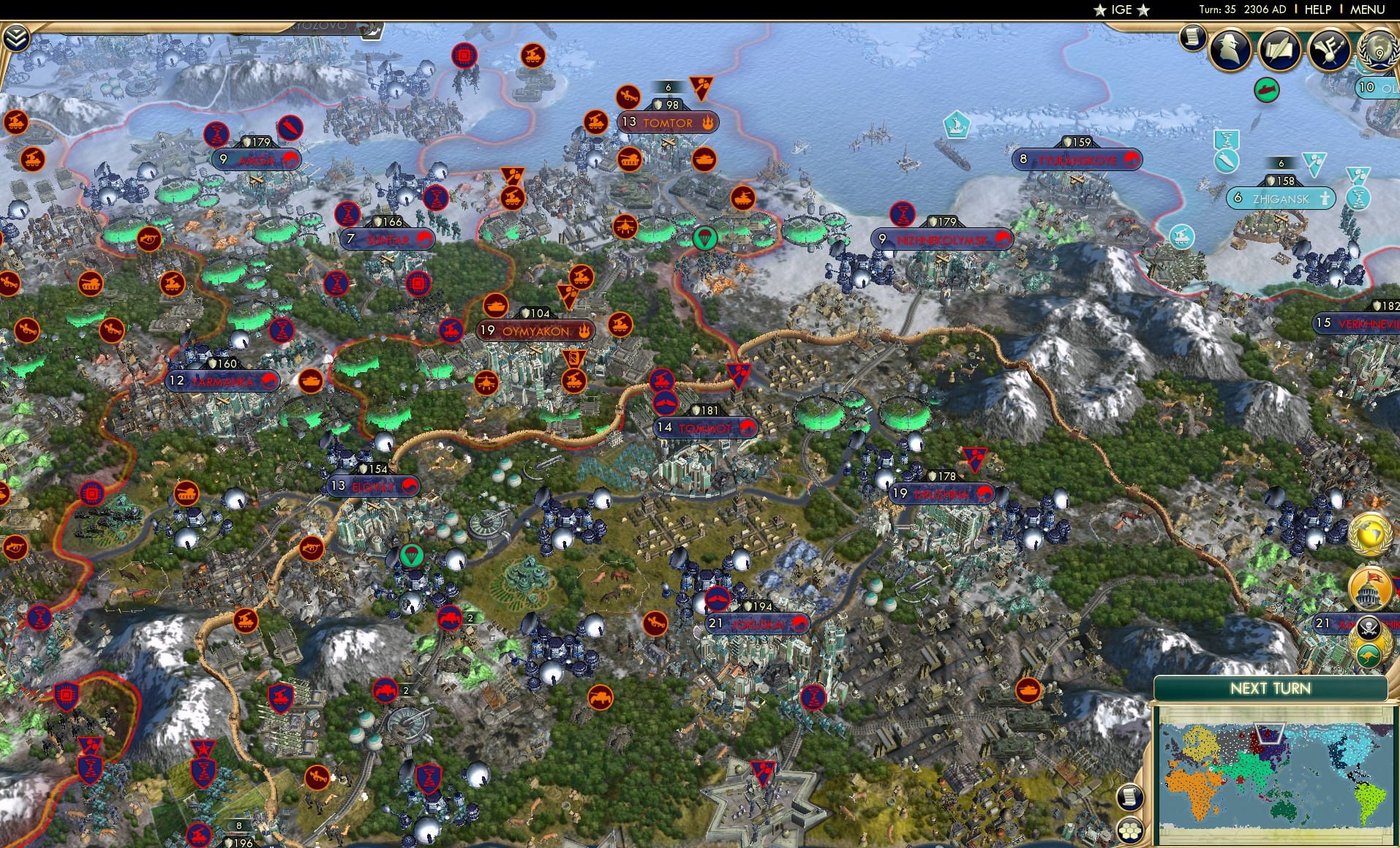The width and height of the screenshot is (1400, 848).
Task: Click the flag expander beside the Ryozovo banner
Action: coord(369,31)
